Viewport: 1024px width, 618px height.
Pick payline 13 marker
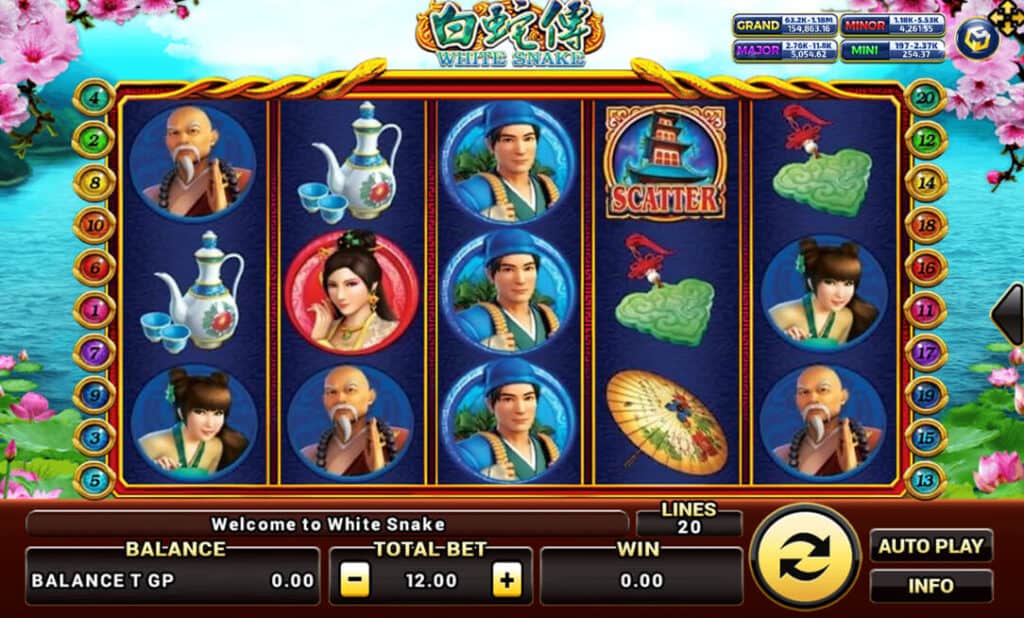pyautogui.click(x=926, y=480)
